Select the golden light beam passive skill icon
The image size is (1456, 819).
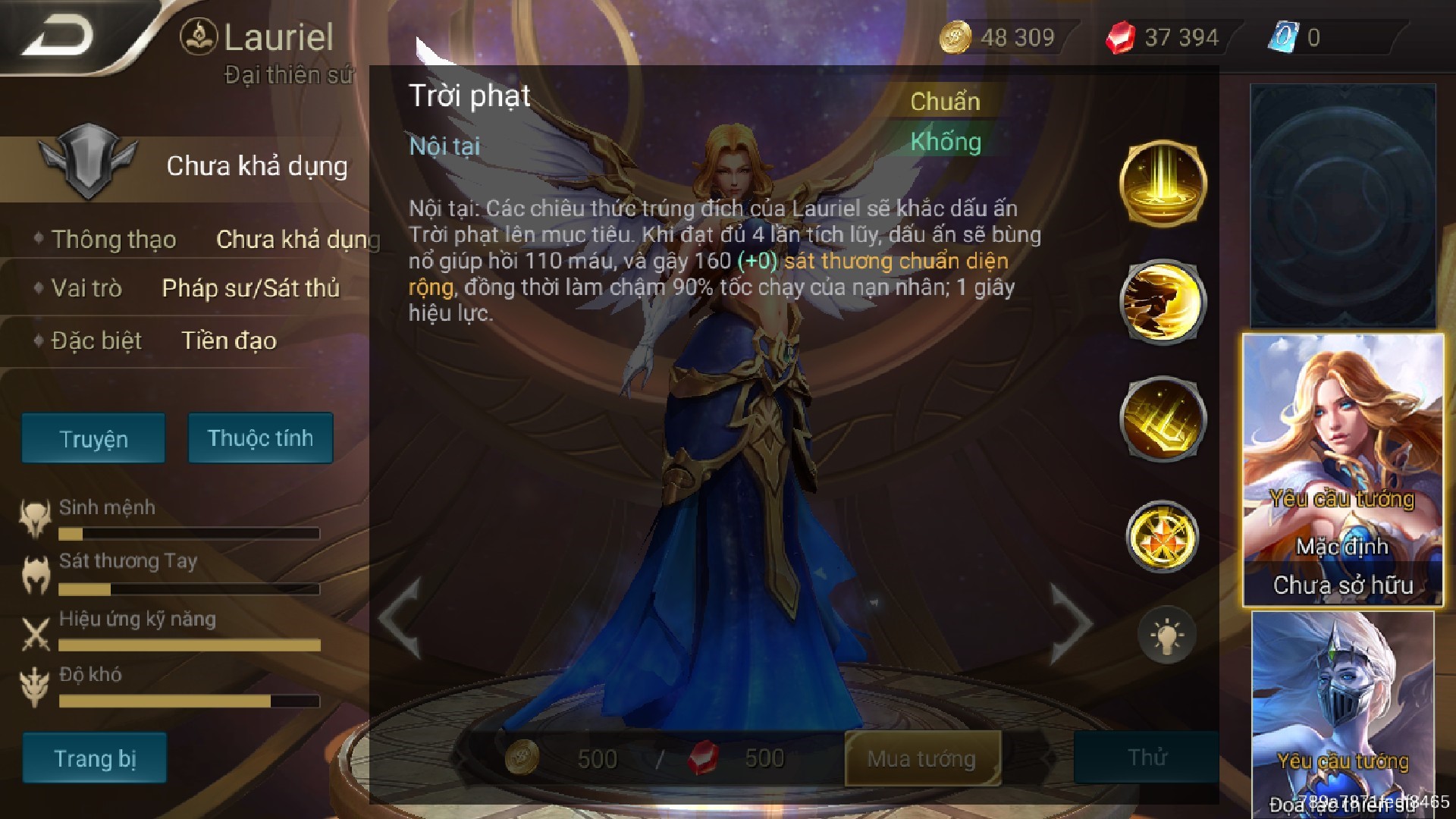click(1163, 184)
